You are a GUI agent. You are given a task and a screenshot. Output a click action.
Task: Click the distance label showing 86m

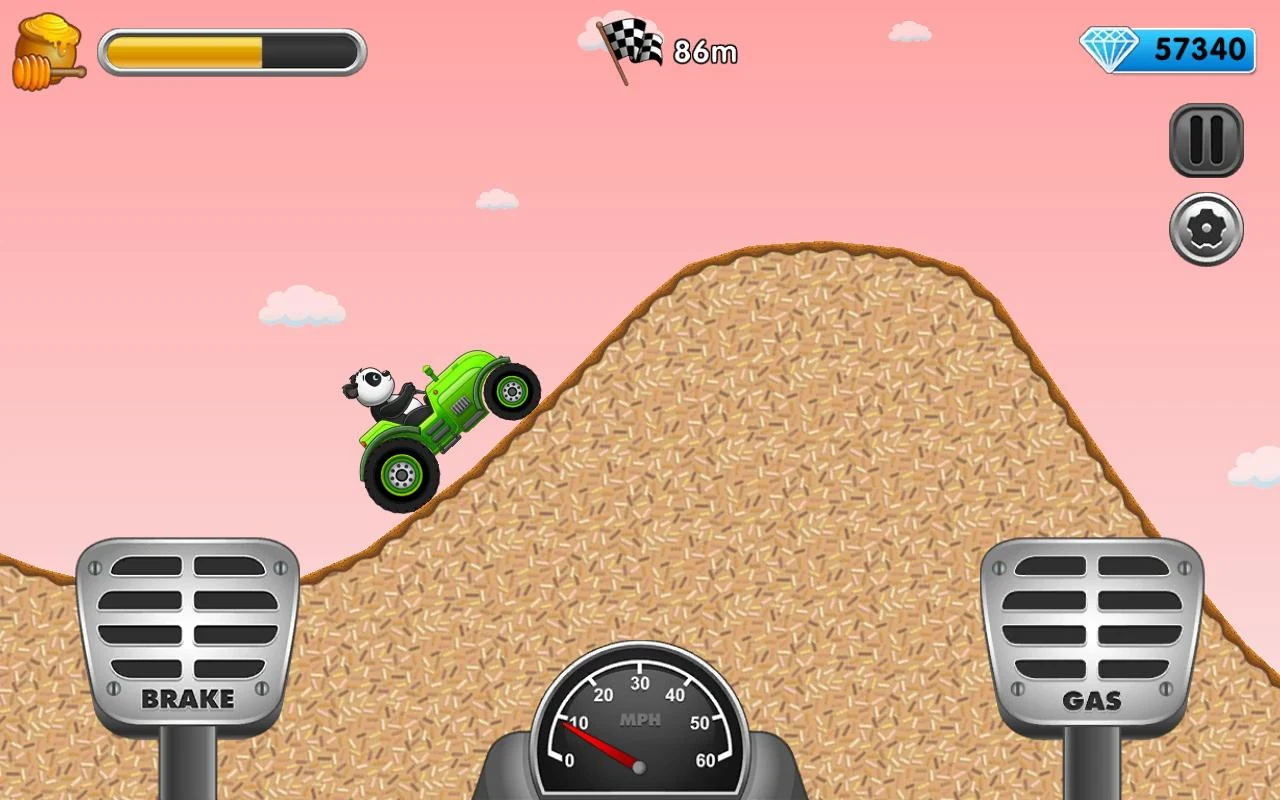706,53
